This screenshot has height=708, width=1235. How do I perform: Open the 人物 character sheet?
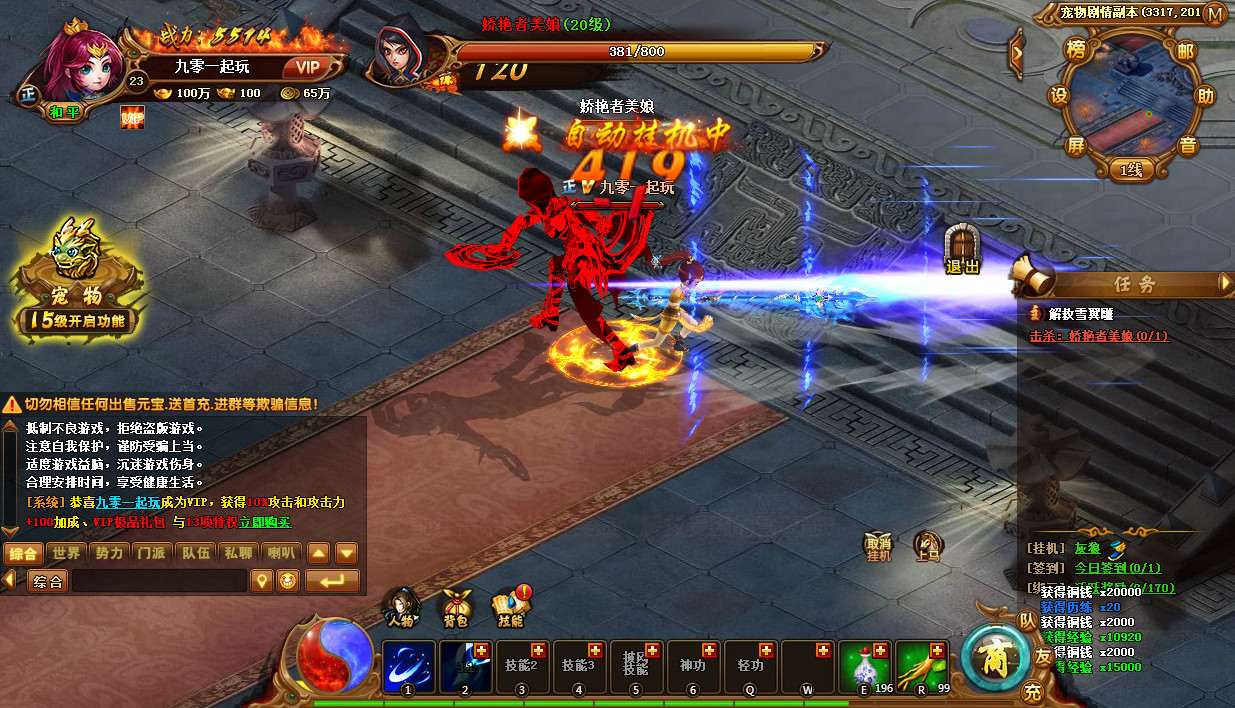402,606
